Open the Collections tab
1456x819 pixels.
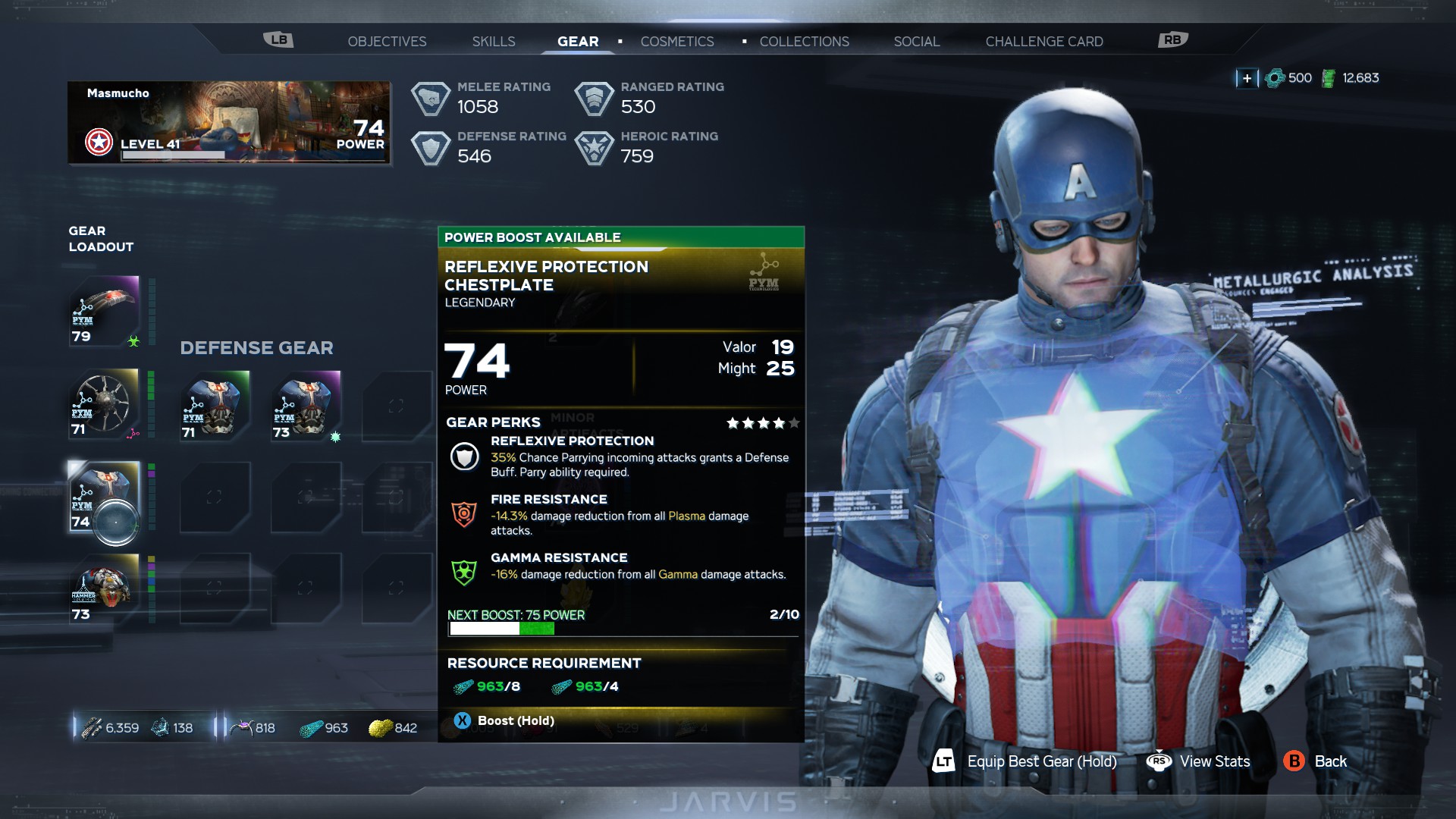tap(804, 42)
